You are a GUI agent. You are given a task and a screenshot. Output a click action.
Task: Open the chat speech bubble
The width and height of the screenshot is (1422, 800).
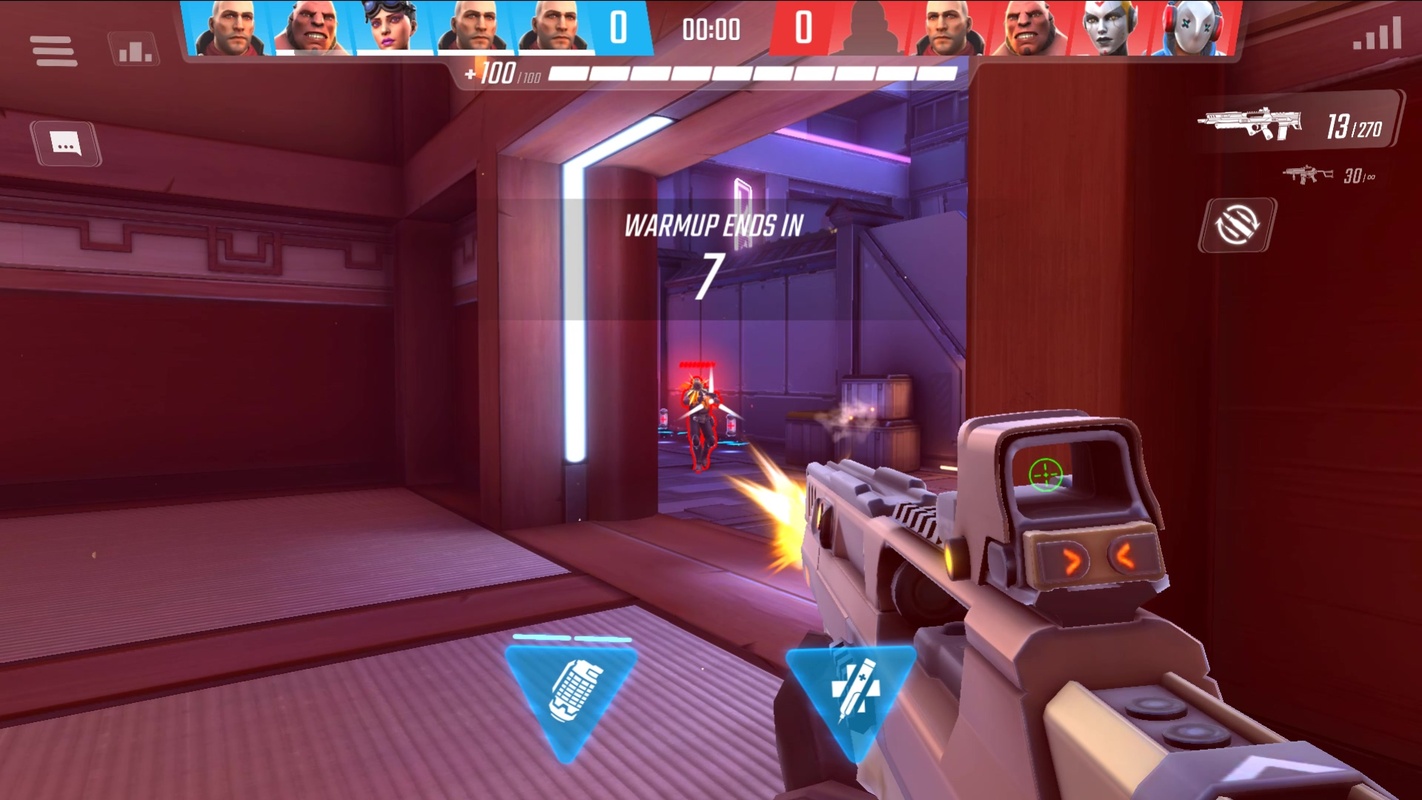pos(66,144)
